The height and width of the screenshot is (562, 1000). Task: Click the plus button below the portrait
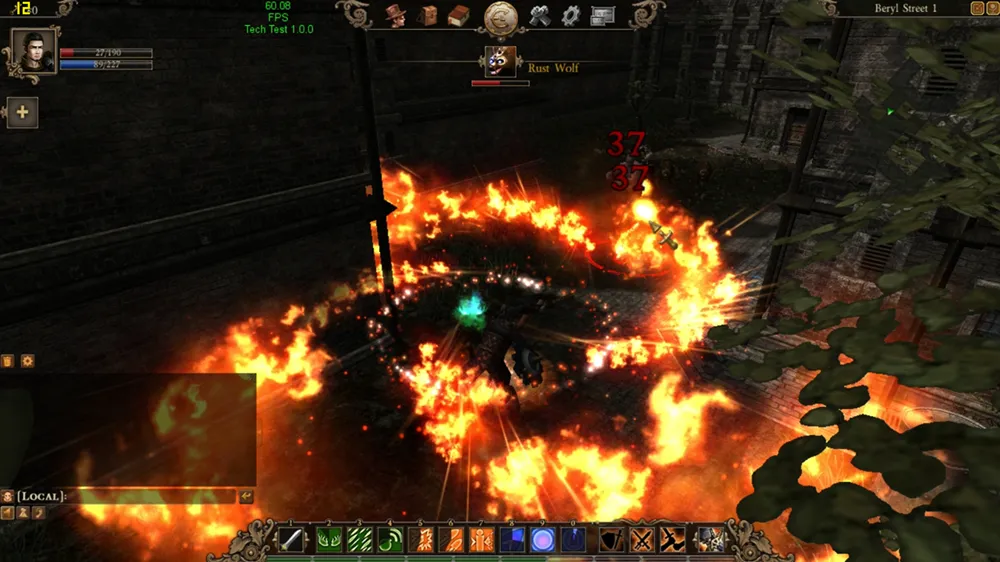pyautogui.click(x=22, y=112)
